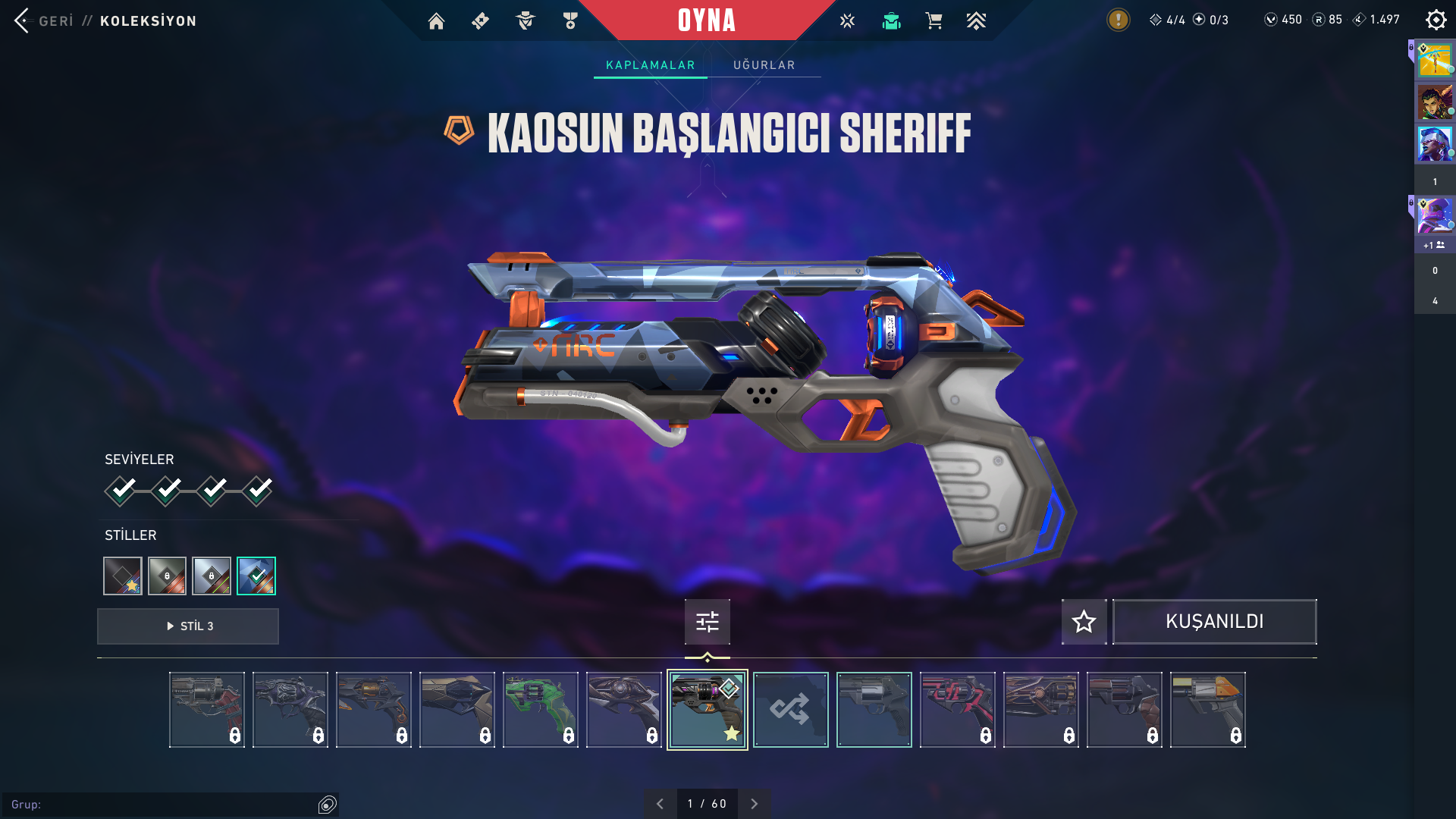Select the KAPLAMALAR tab
The width and height of the screenshot is (1456, 819).
click(x=650, y=65)
